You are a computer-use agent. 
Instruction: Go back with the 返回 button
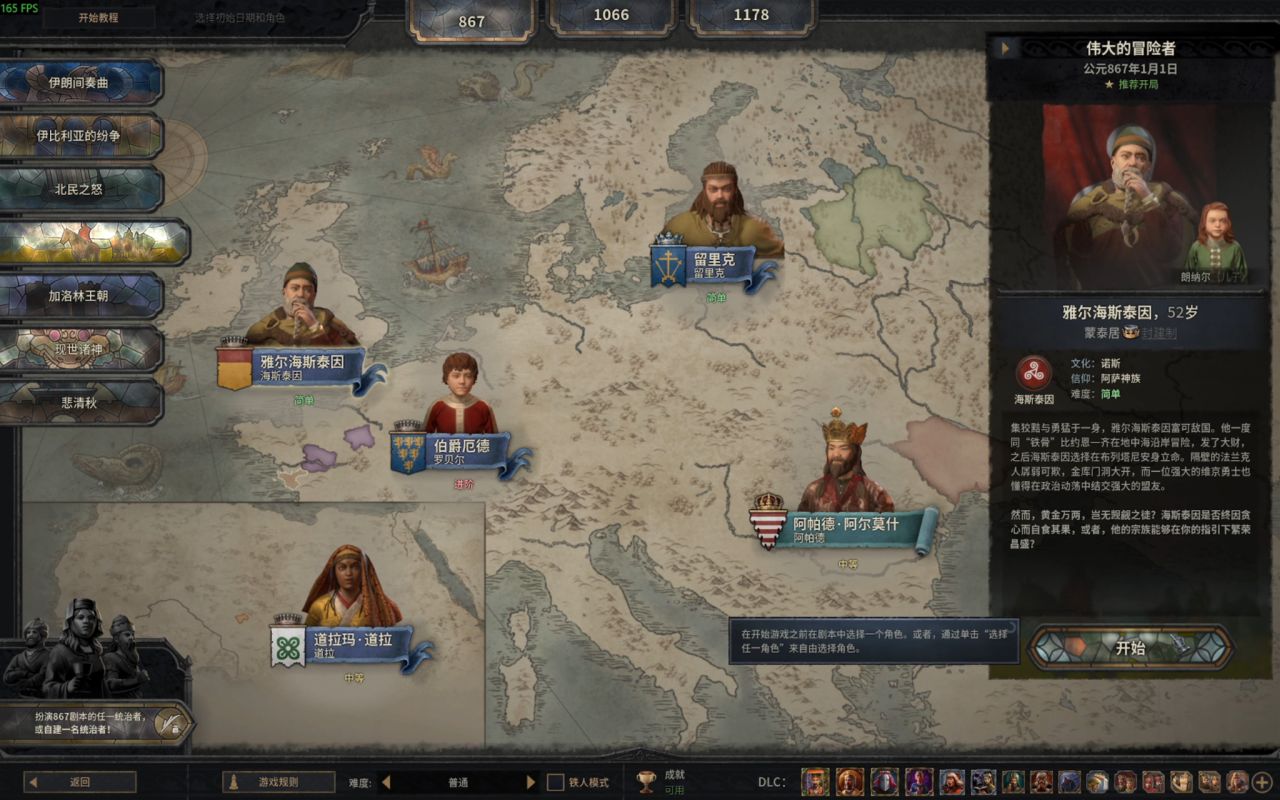80,782
